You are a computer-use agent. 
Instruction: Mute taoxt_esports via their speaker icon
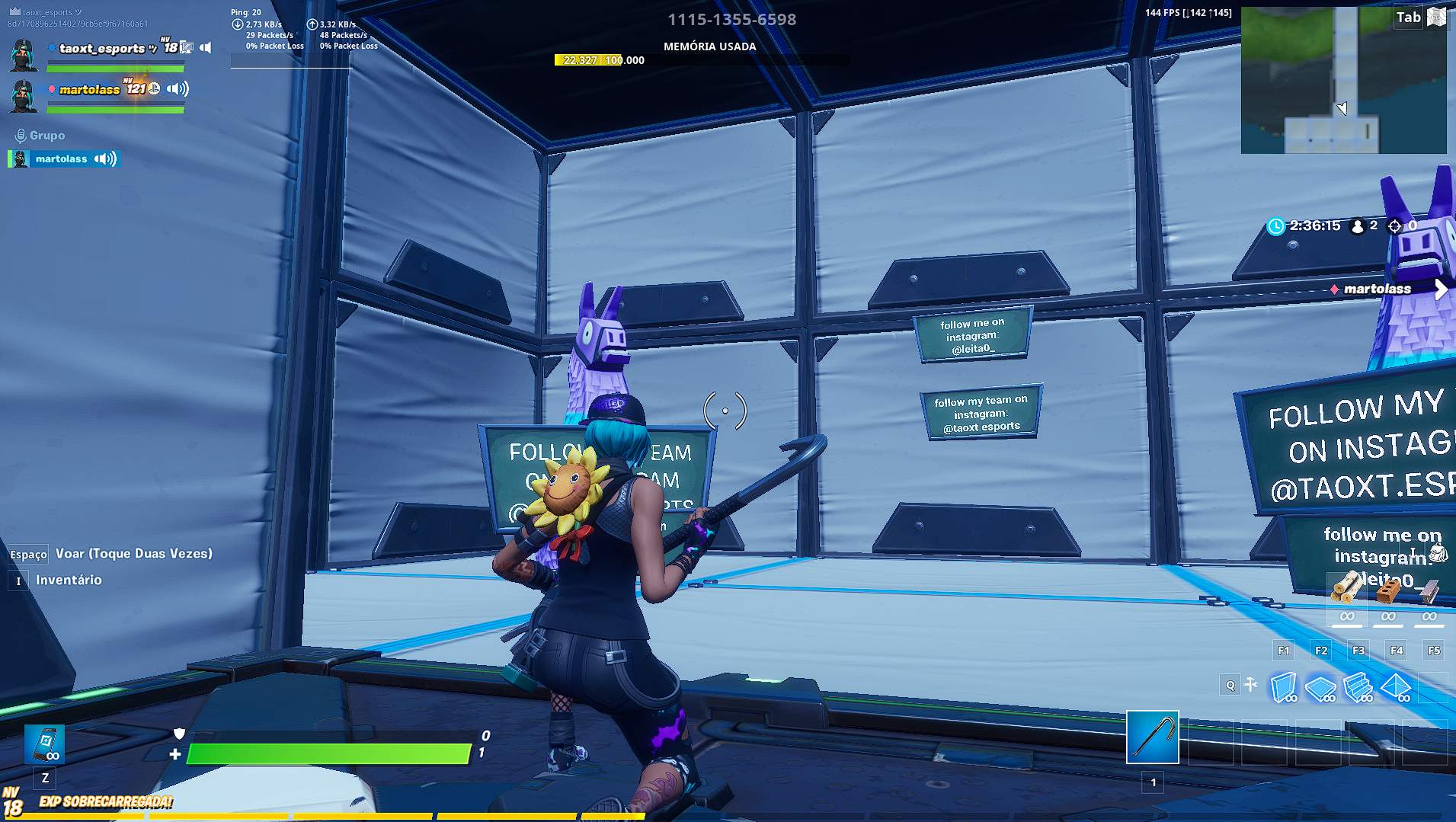coord(204,48)
